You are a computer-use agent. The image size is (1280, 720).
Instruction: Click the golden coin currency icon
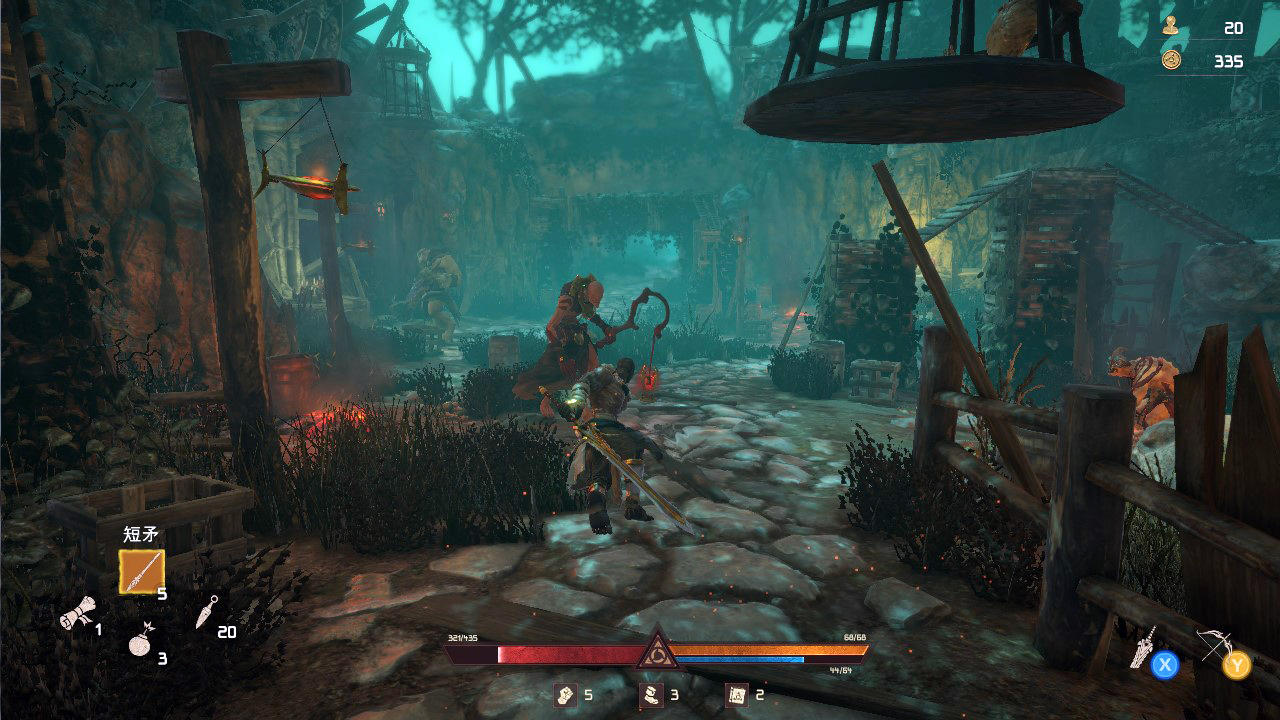point(1170,60)
